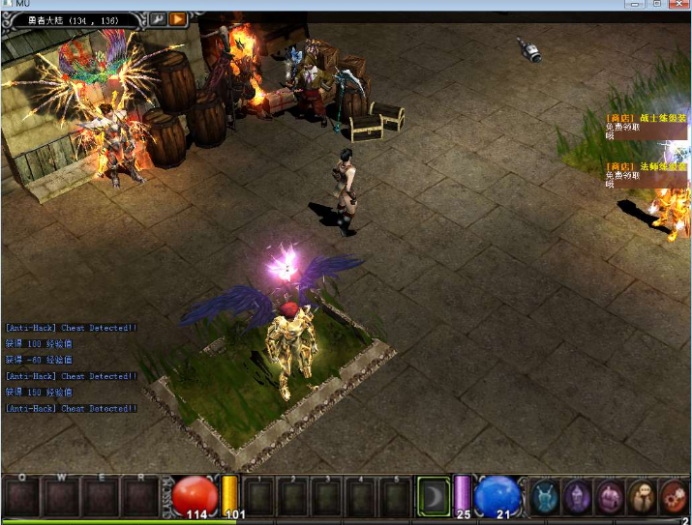Open the red icon at bar's end
692x525 pixels.
[675, 496]
